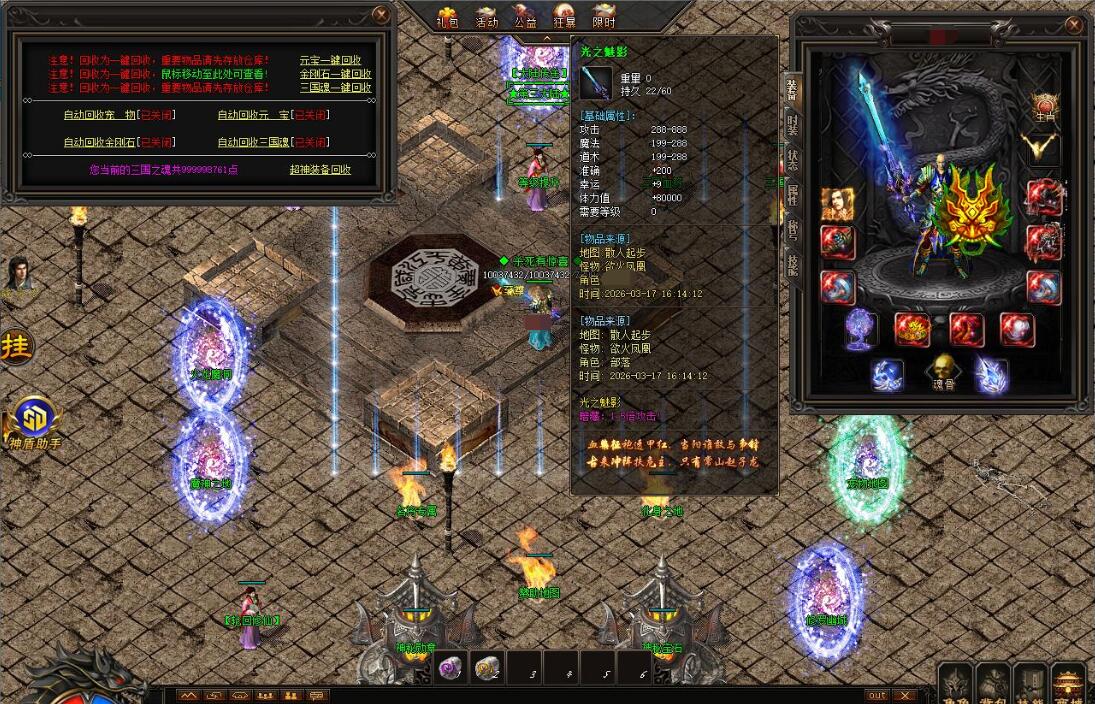Open the 背包 backpack button
This screenshot has height=704, width=1095.
[993, 684]
